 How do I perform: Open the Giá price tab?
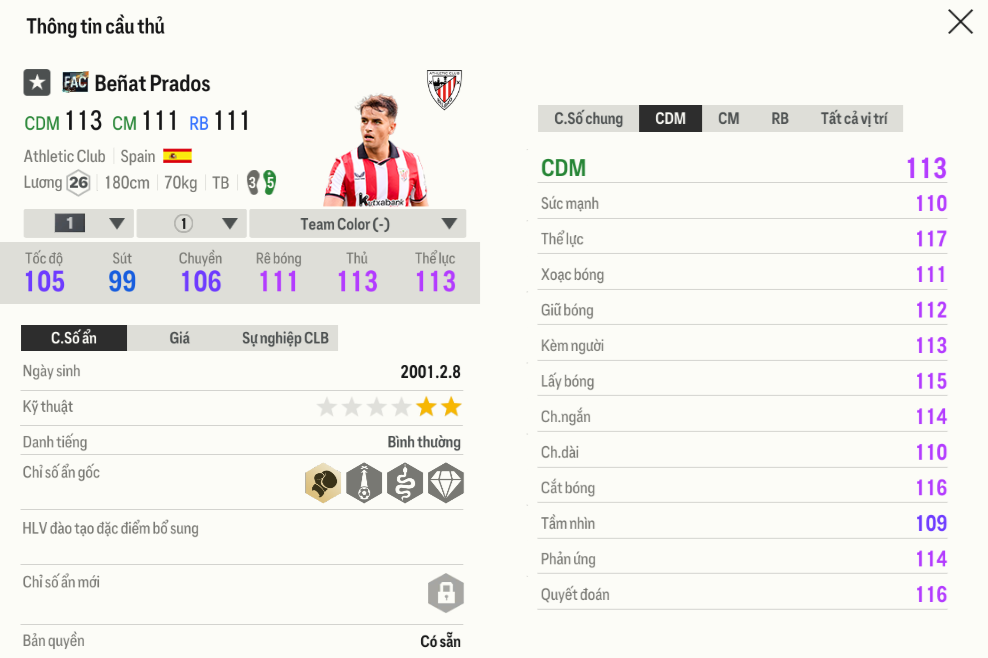pos(179,338)
